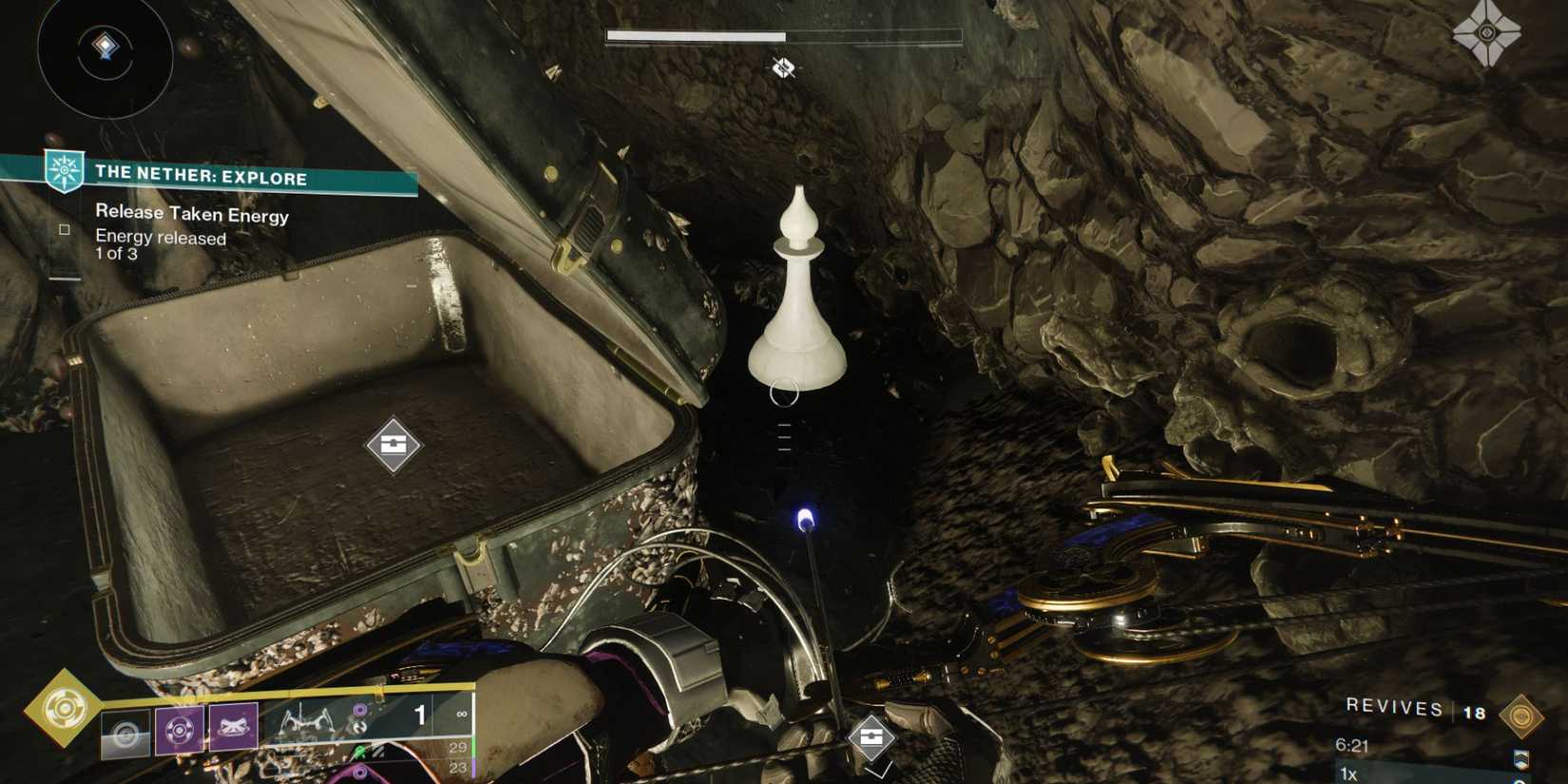Toggle the rank chevron icon below the gold emblem
1568x784 pixels.
(1521, 759)
